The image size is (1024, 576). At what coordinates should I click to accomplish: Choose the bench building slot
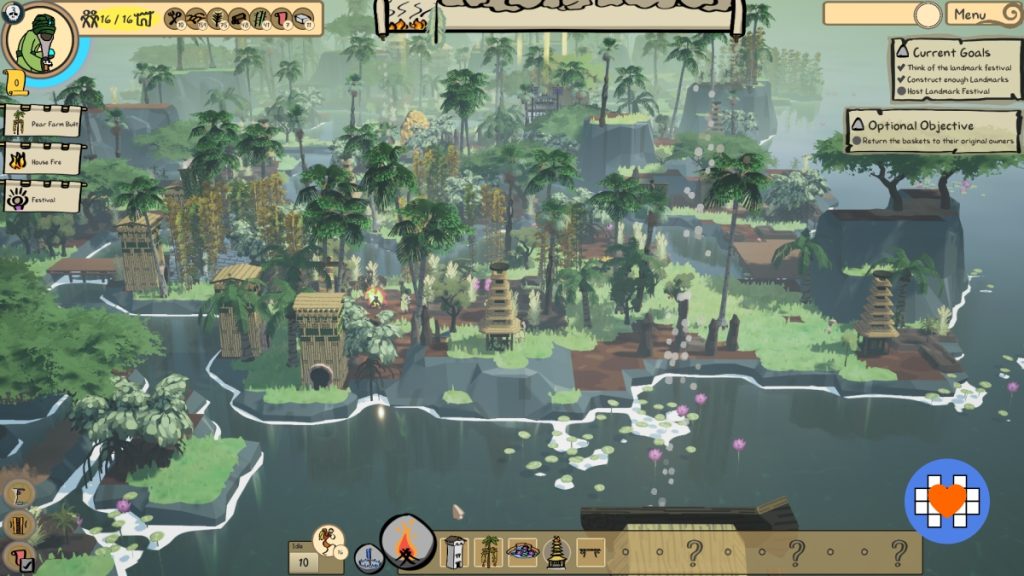591,551
